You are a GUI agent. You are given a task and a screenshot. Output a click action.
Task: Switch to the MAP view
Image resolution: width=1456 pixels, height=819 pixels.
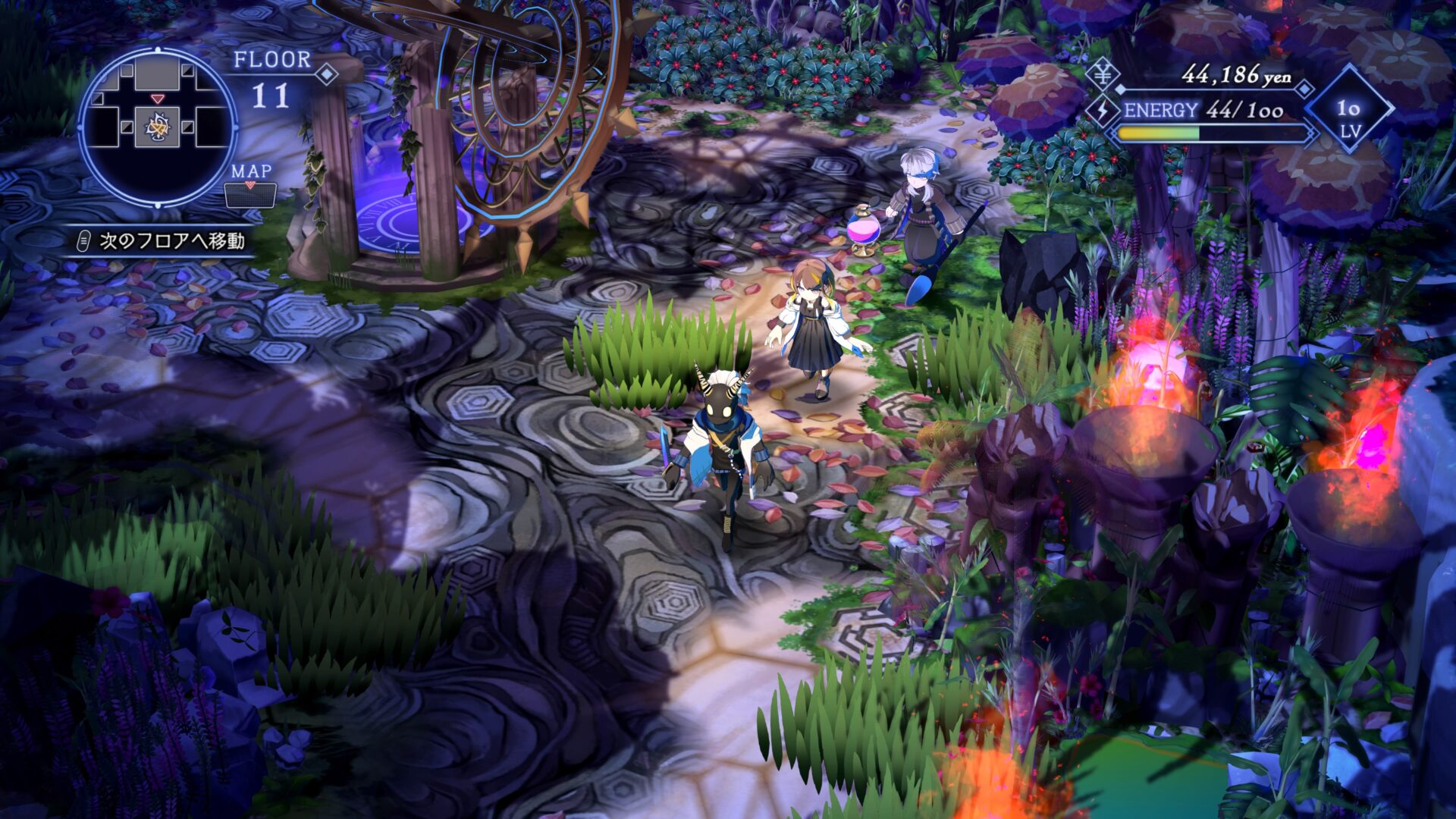click(250, 174)
